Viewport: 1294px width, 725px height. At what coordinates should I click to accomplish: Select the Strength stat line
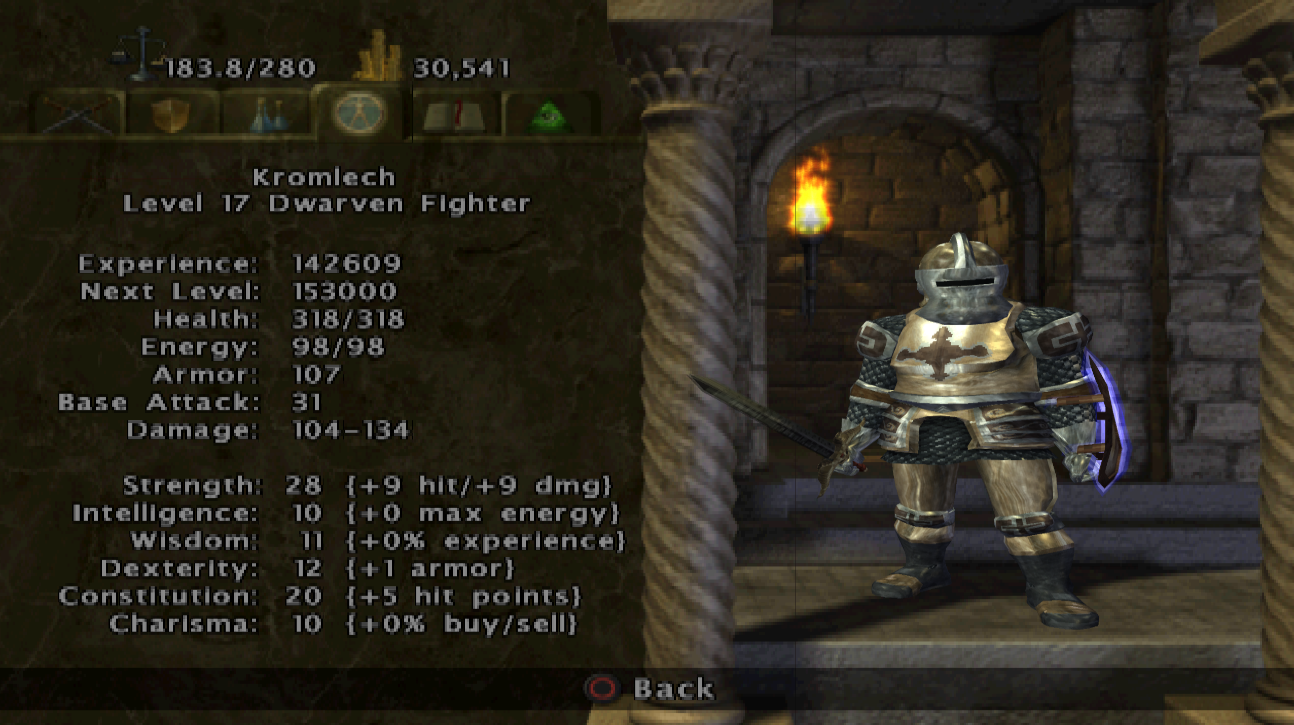coord(300,485)
